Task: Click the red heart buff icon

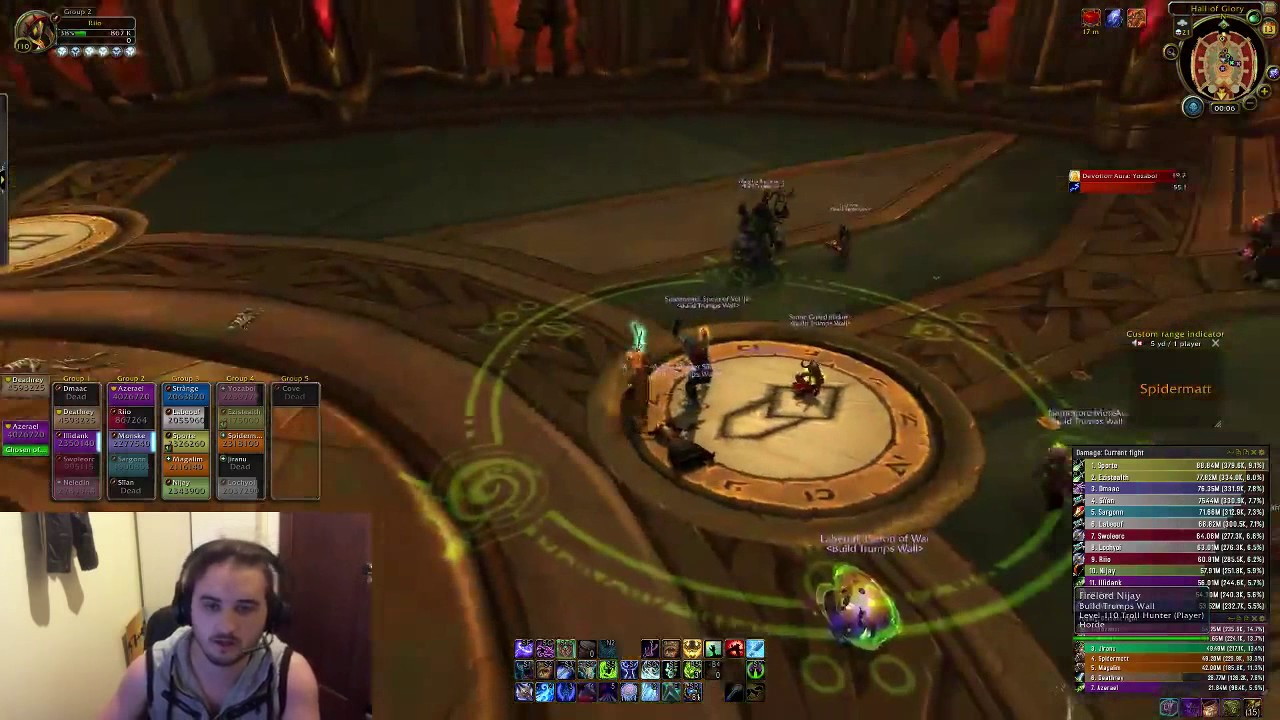Action: (1091, 18)
